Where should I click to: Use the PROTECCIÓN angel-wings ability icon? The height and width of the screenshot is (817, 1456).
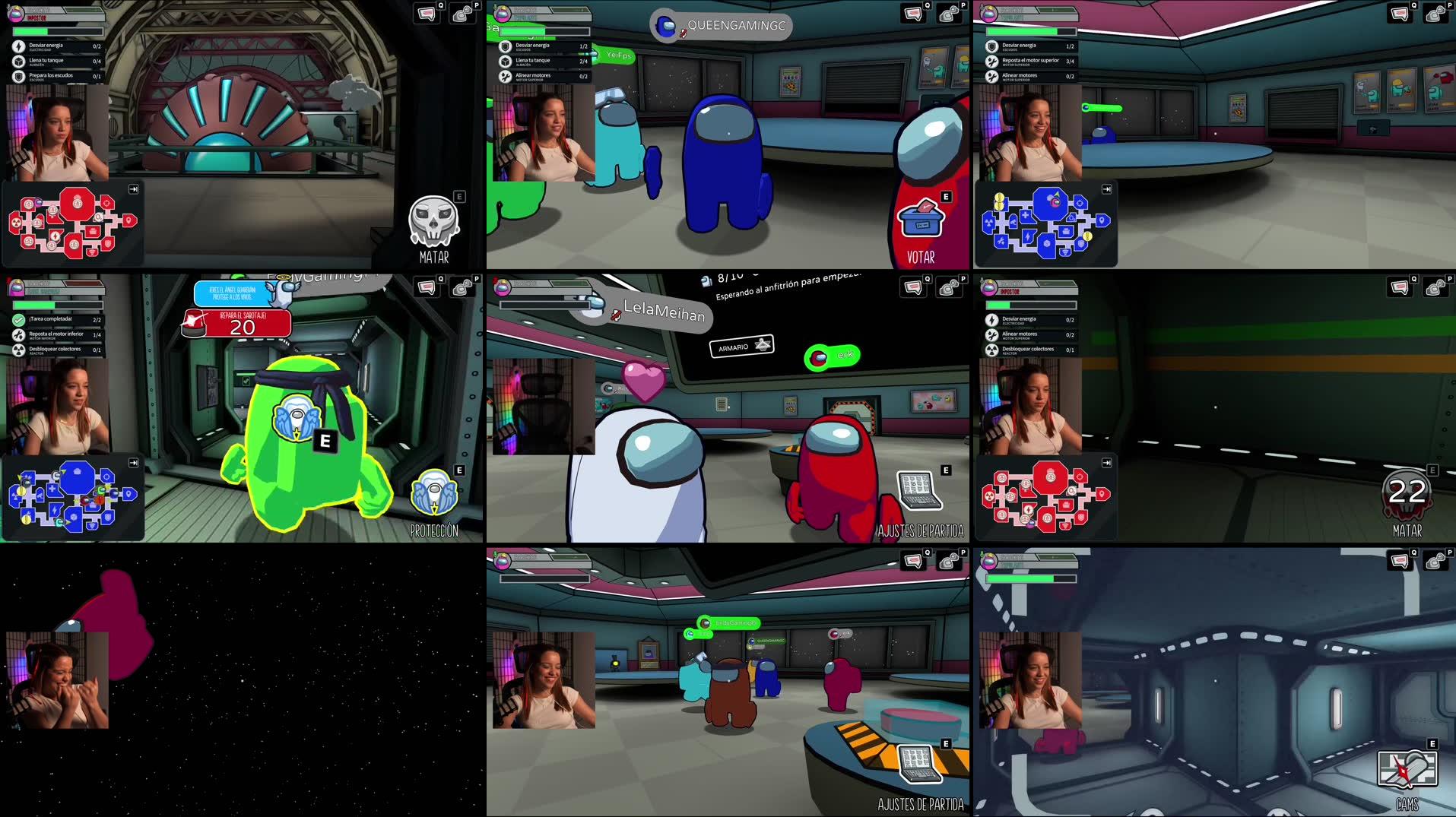433,492
